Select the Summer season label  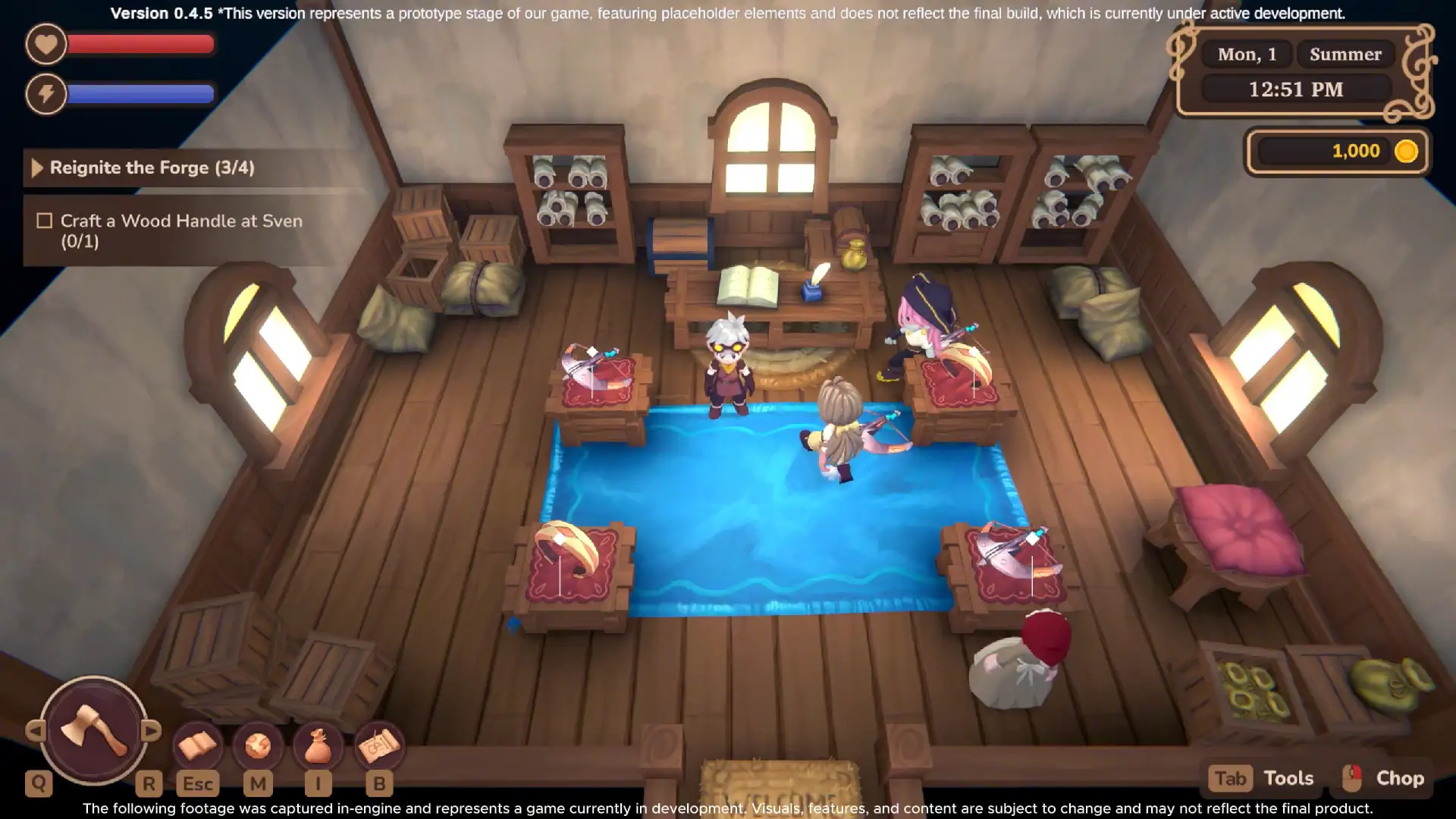(1345, 54)
